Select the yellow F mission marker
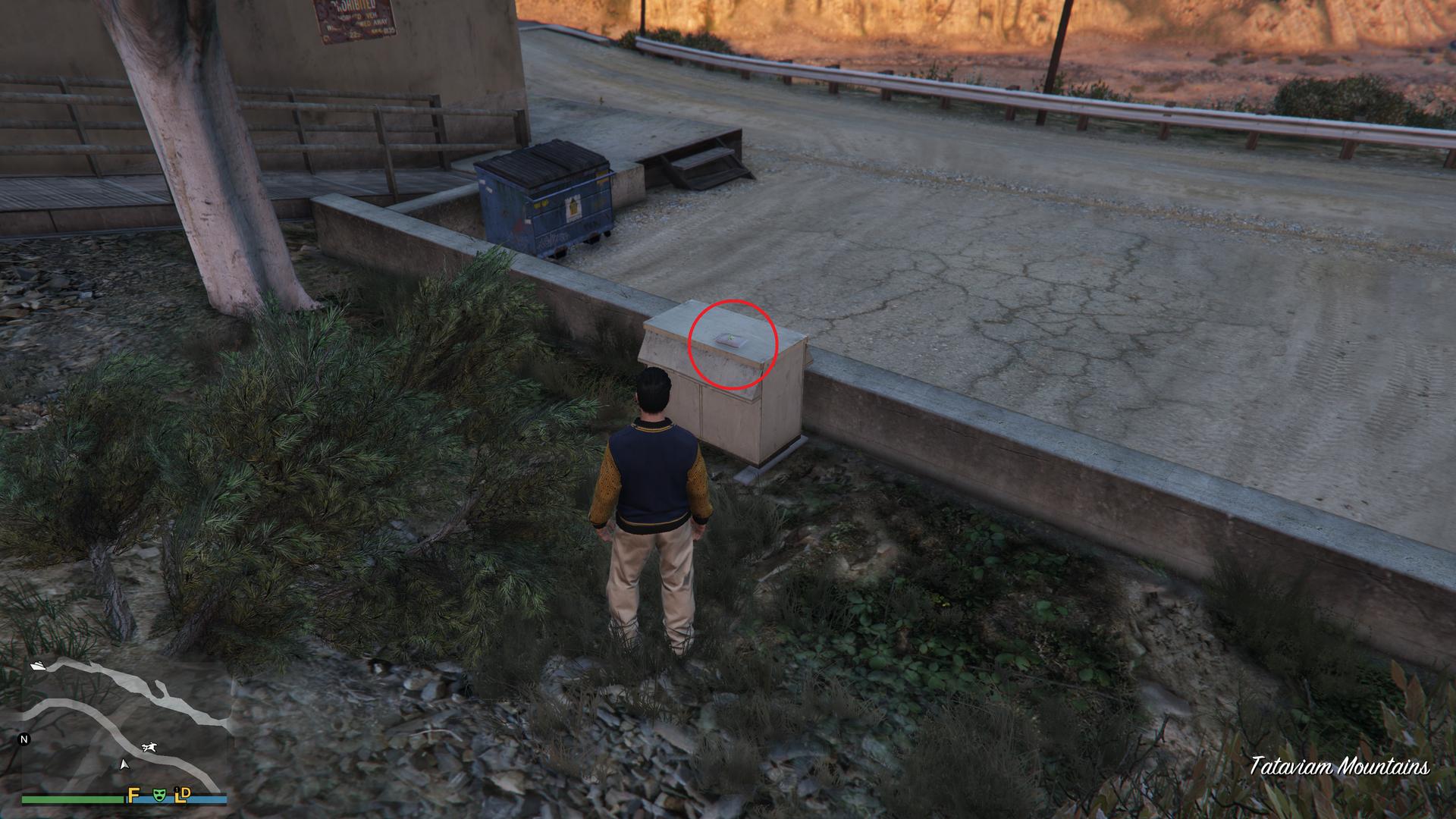The image size is (1456, 819). pyautogui.click(x=133, y=795)
